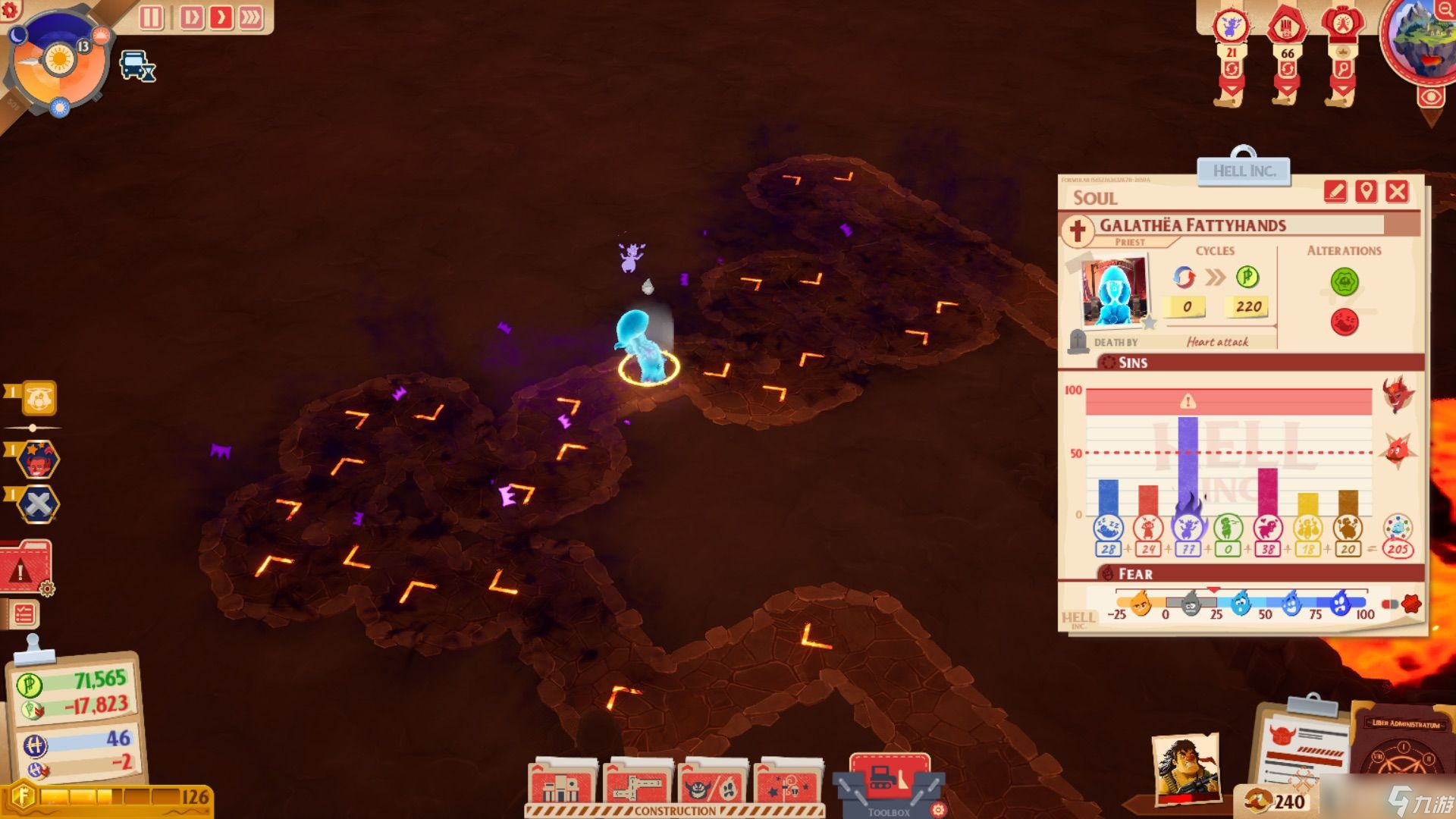Click the commando character portrait
The height and width of the screenshot is (819, 1456).
tap(1185, 770)
